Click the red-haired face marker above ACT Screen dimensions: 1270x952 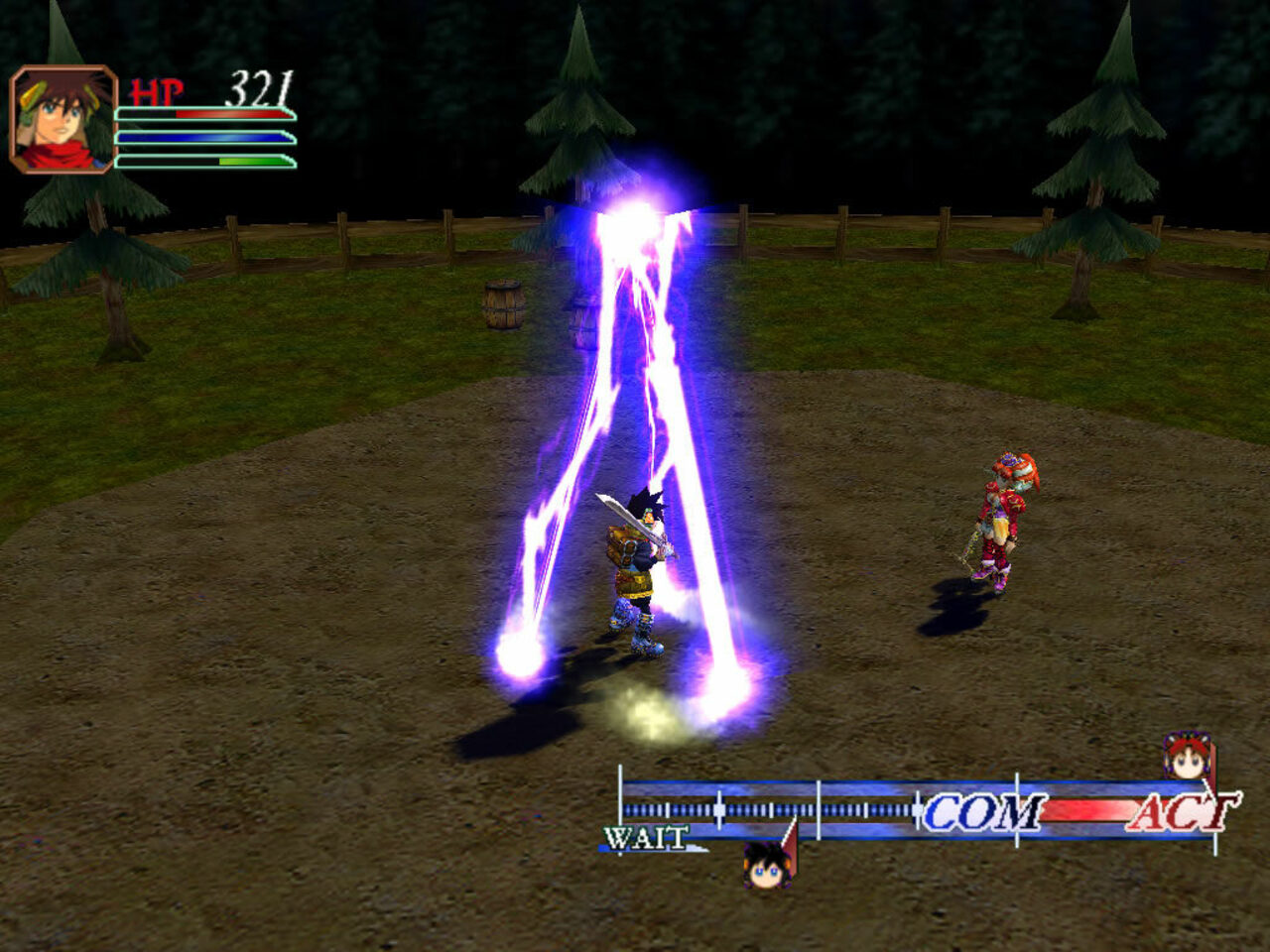click(x=1187, y=758)
